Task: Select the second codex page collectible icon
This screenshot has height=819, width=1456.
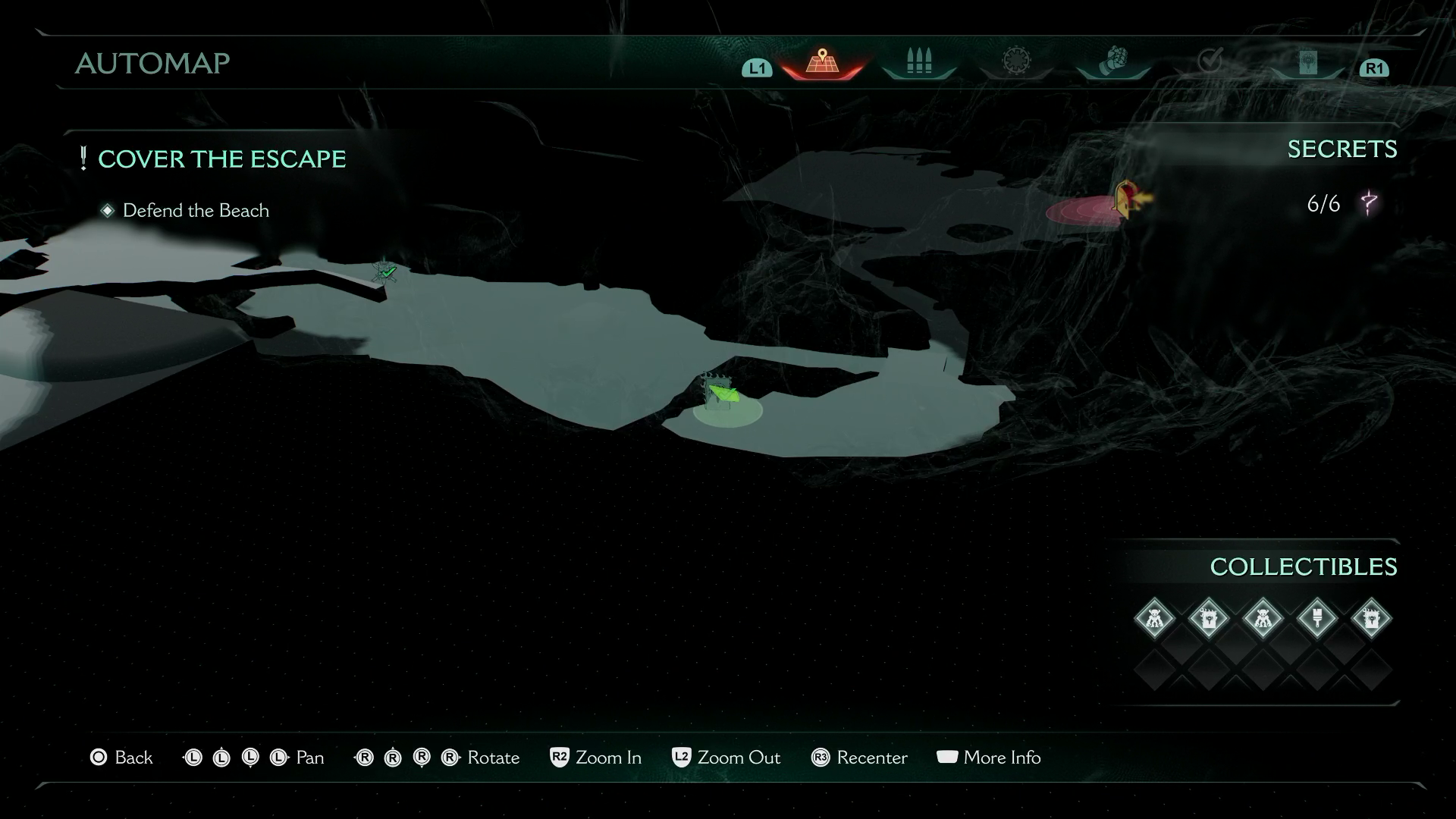Action: [1373, 618]
